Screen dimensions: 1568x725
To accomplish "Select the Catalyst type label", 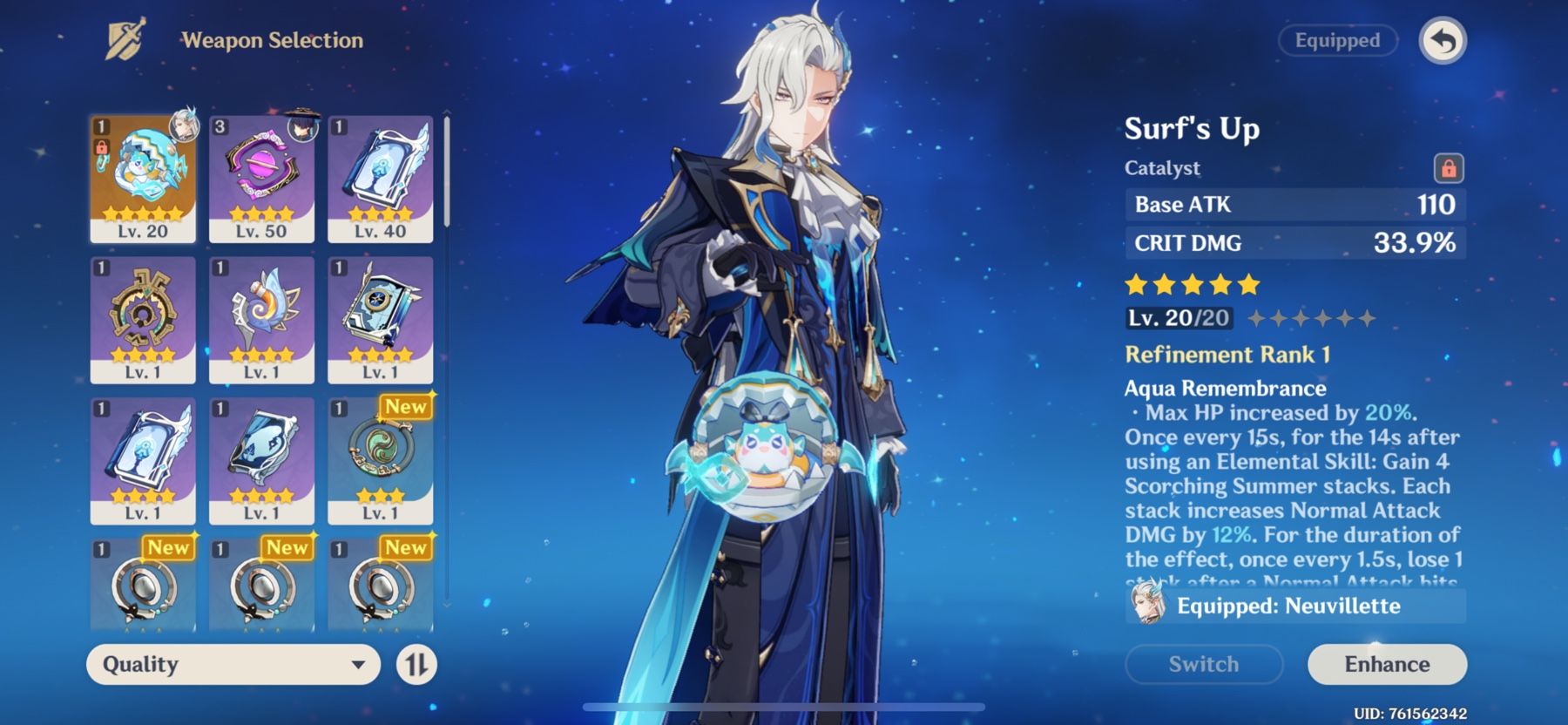I will 1162,167.
